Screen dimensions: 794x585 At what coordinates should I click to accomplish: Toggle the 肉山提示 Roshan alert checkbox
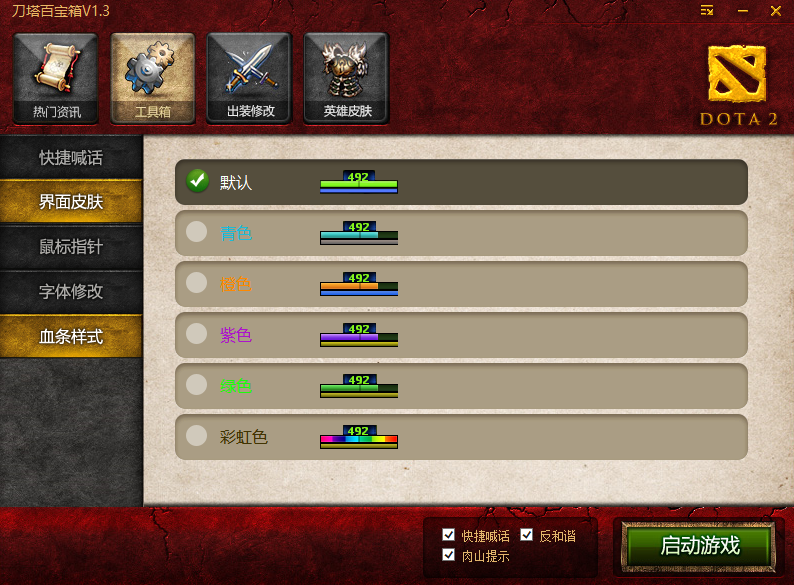449,555
